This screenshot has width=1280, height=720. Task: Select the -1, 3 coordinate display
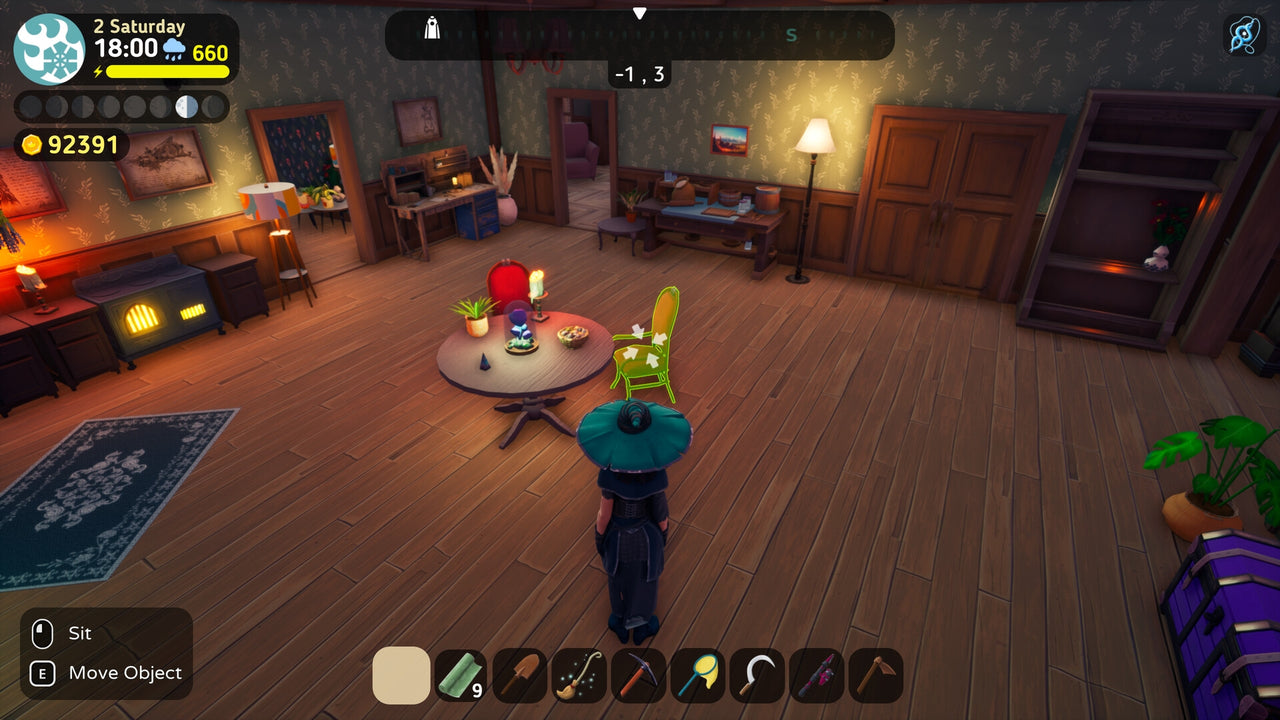point(638,73)
